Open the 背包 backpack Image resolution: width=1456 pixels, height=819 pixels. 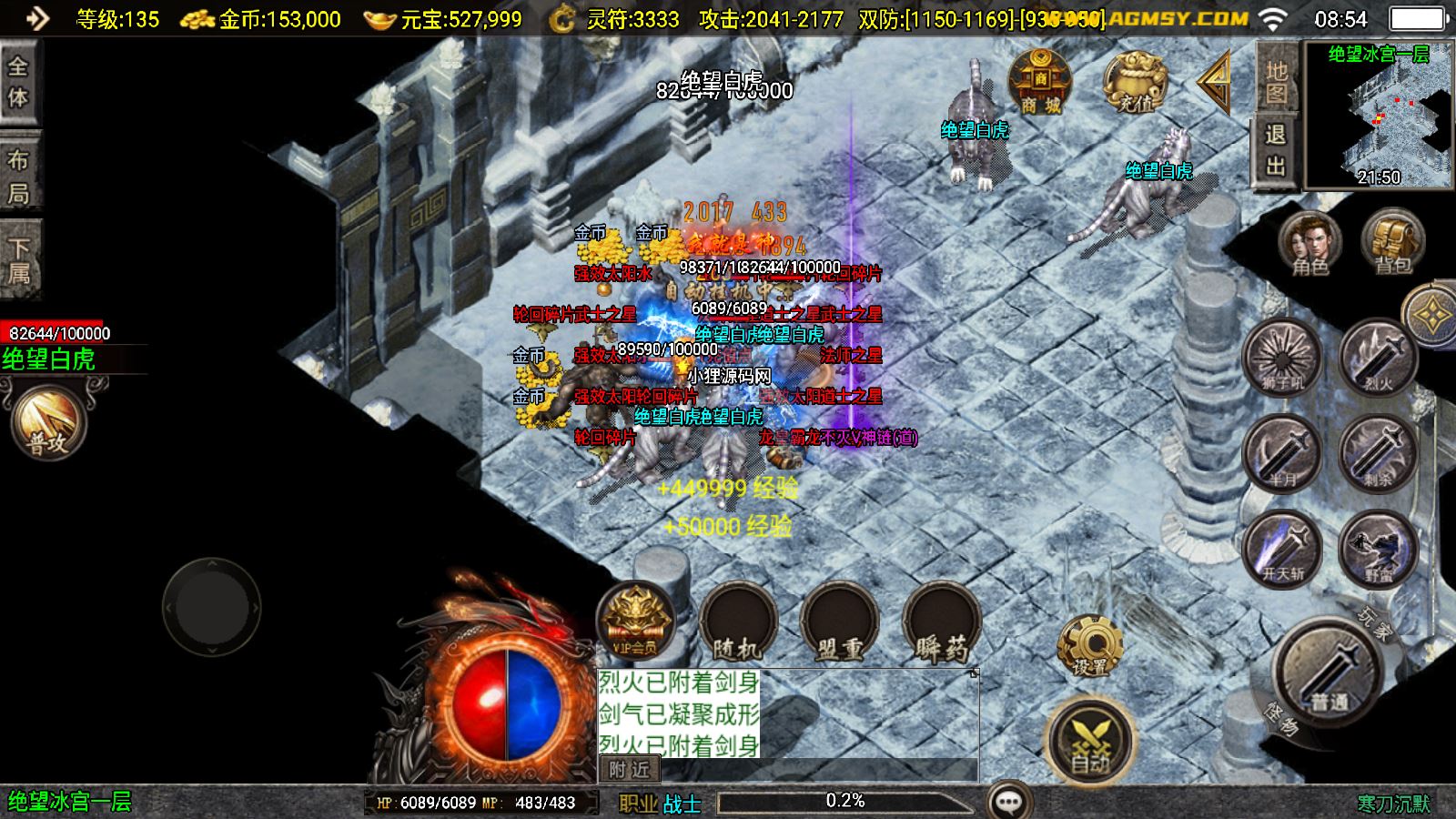(1392, 243)
